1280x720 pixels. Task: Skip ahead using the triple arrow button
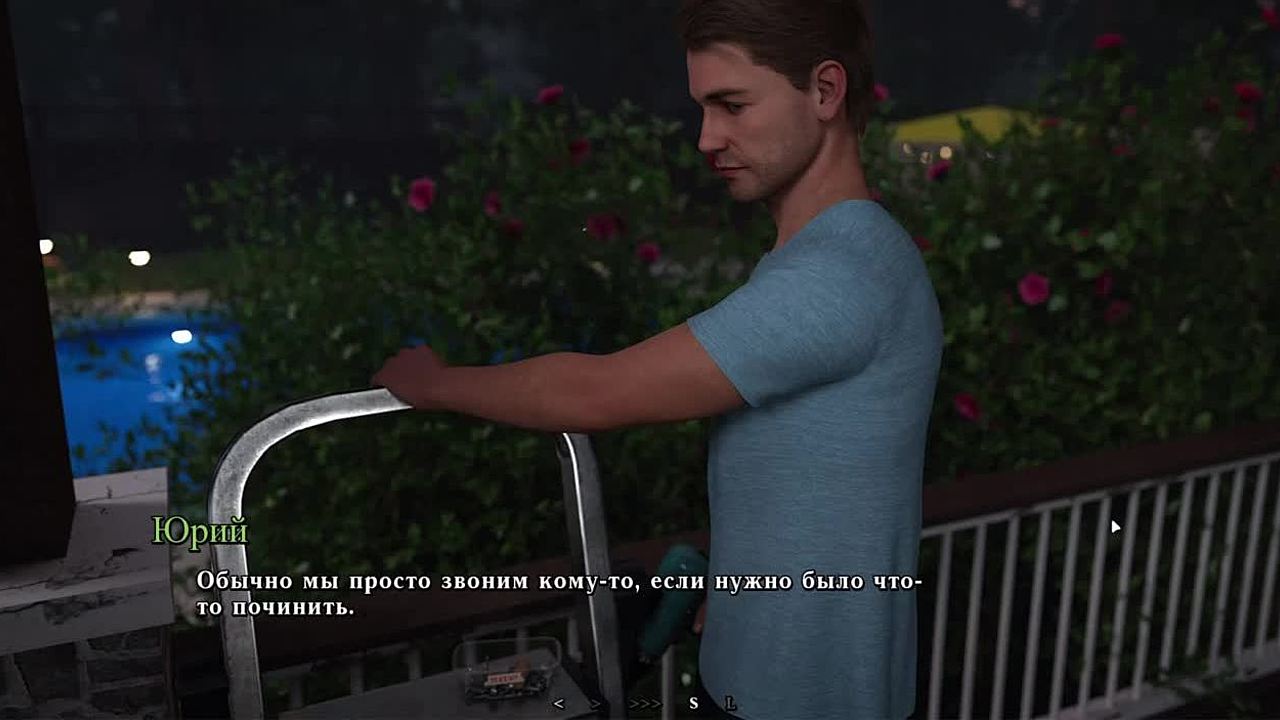click(x=645, y=703)
